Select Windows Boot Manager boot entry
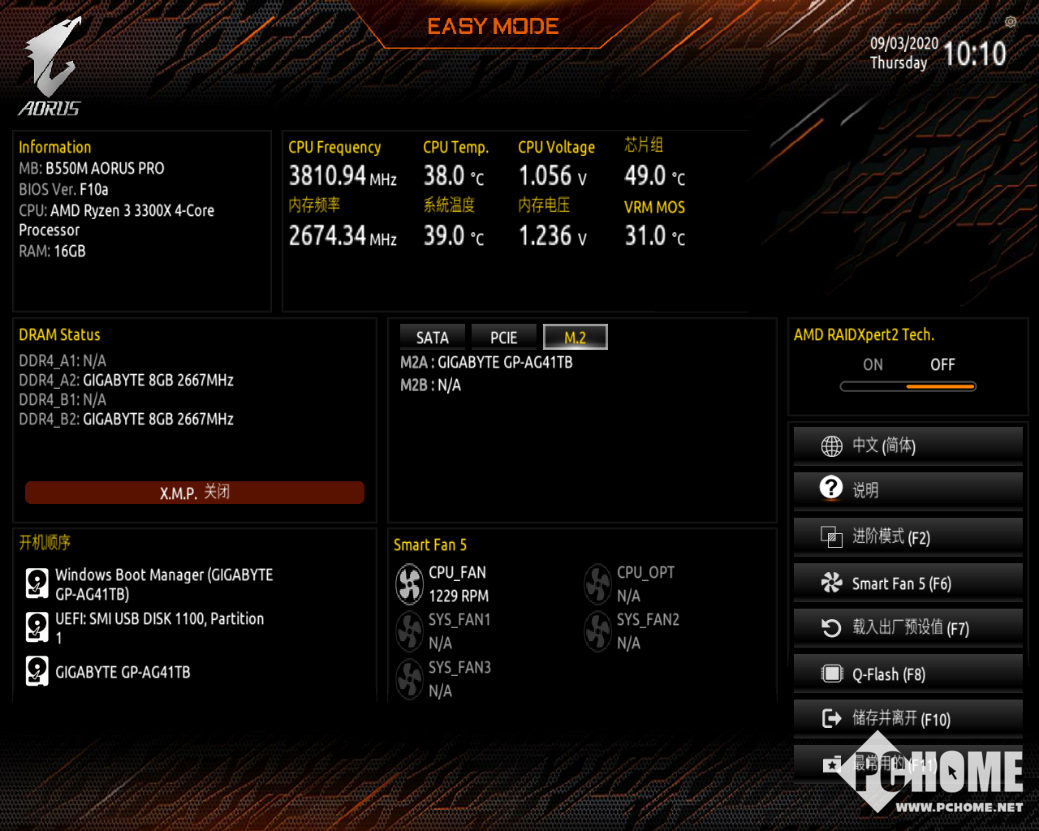 point(163,584)
